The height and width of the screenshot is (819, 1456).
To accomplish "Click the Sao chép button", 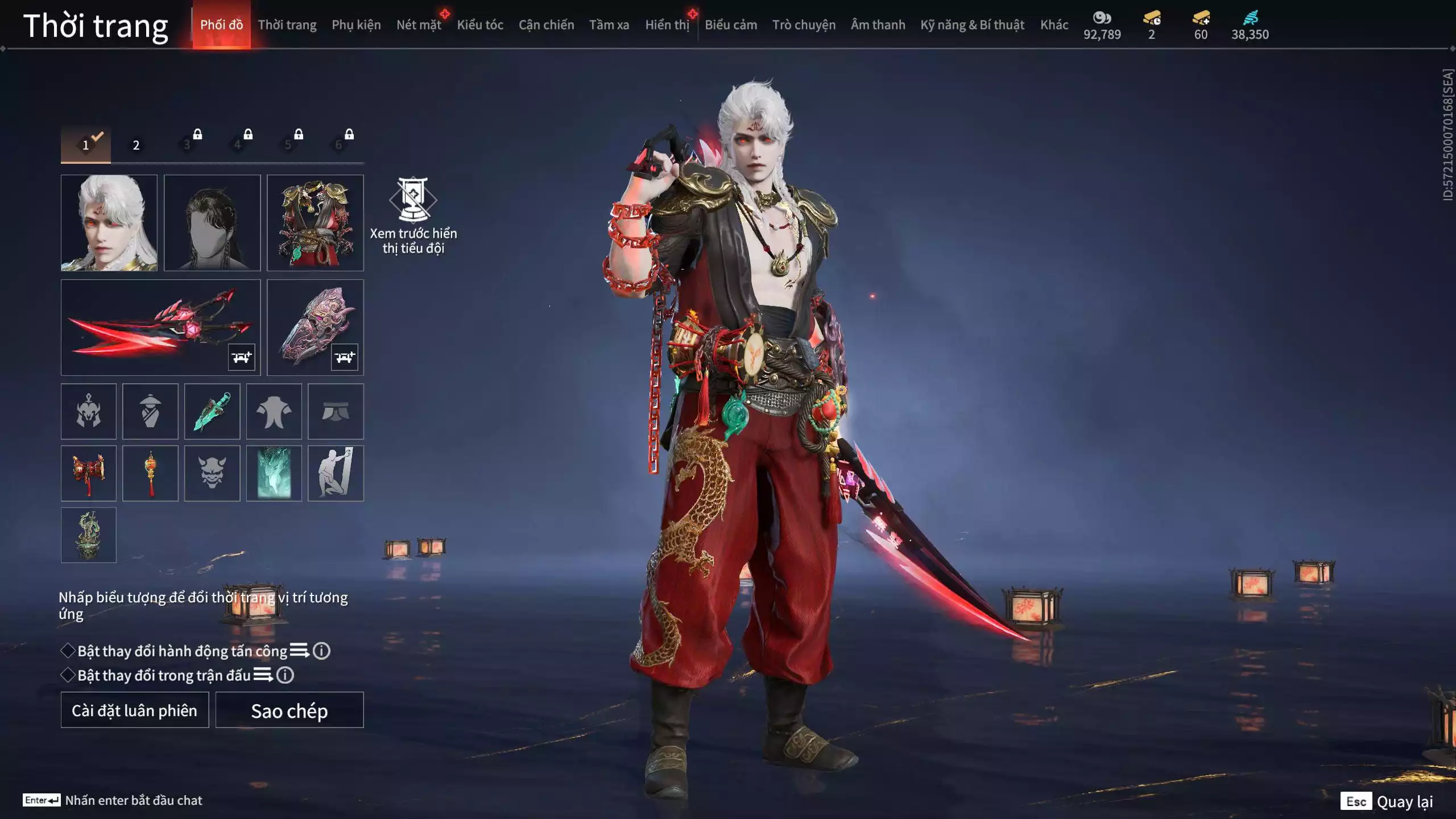I will pyautogui.click(x=289, y=710).
